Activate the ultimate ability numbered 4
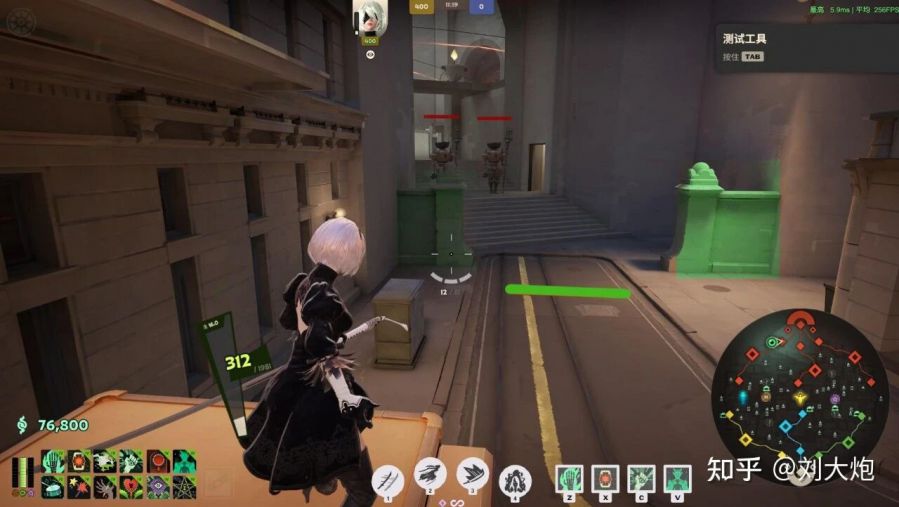 pos(515,479)
